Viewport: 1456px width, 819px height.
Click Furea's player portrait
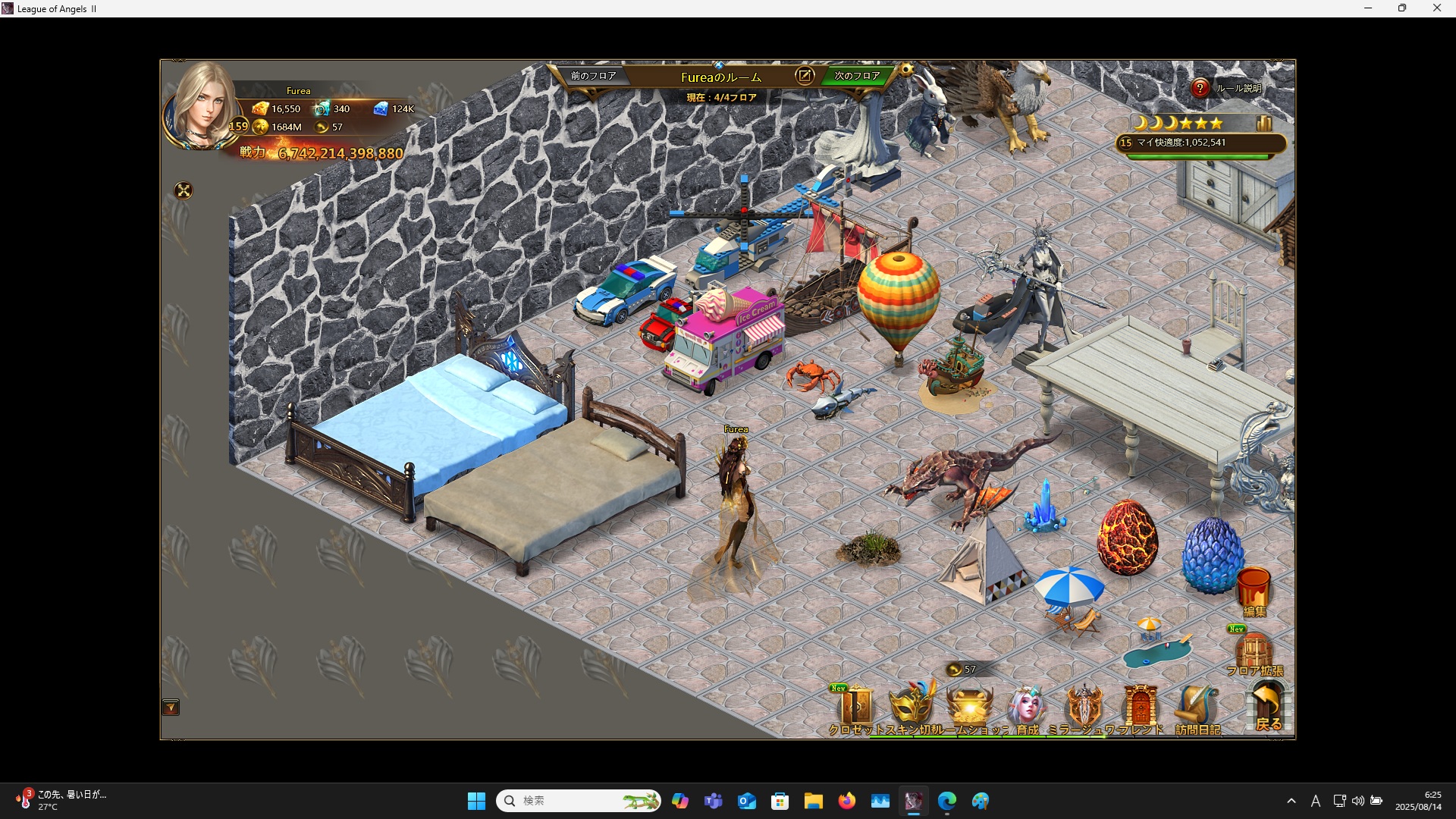click(x=202, y=106)
